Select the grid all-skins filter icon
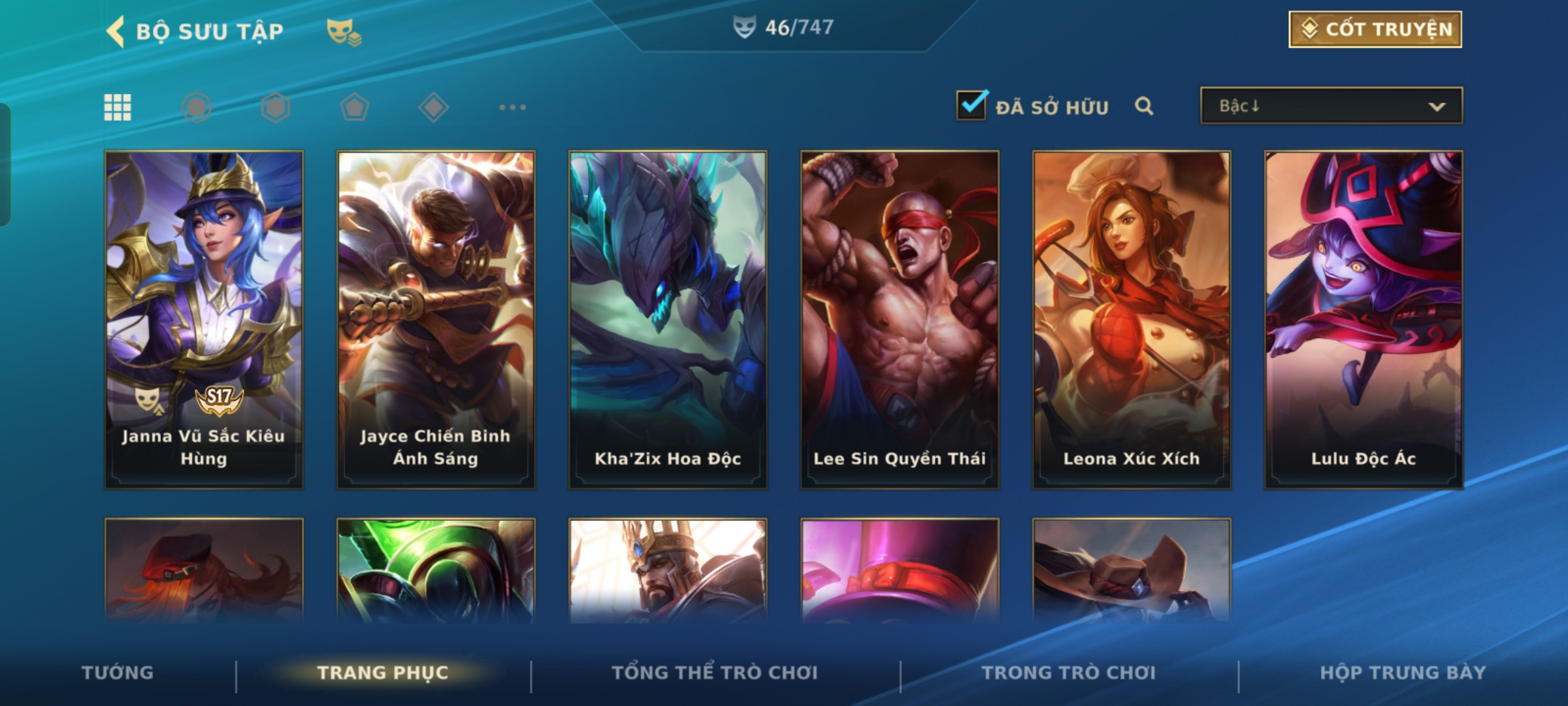The height and width of the screenshot is (706, 1568). [x=118, y=107]
